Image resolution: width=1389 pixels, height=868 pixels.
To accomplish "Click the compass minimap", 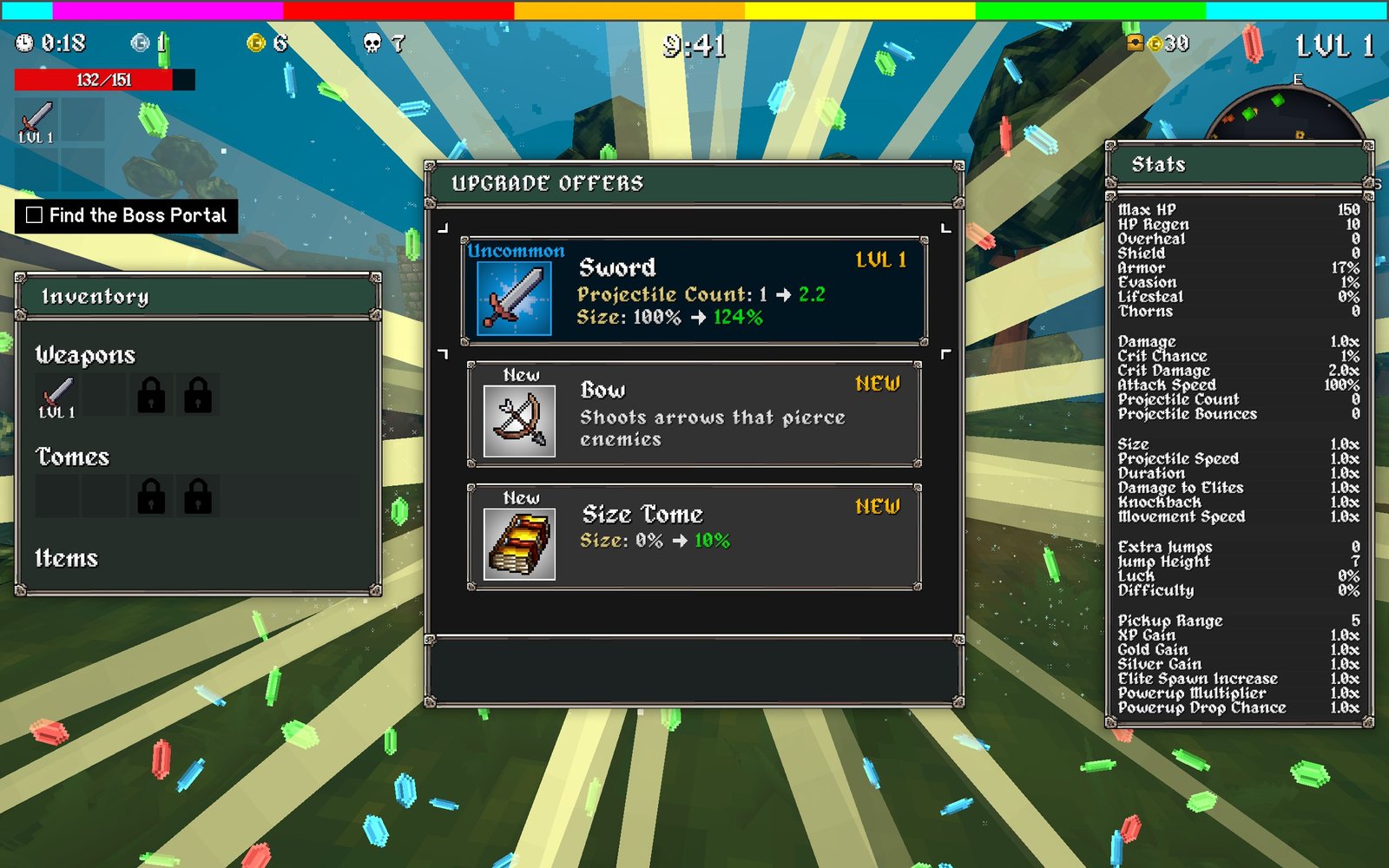I will (x=1287, y=116).
